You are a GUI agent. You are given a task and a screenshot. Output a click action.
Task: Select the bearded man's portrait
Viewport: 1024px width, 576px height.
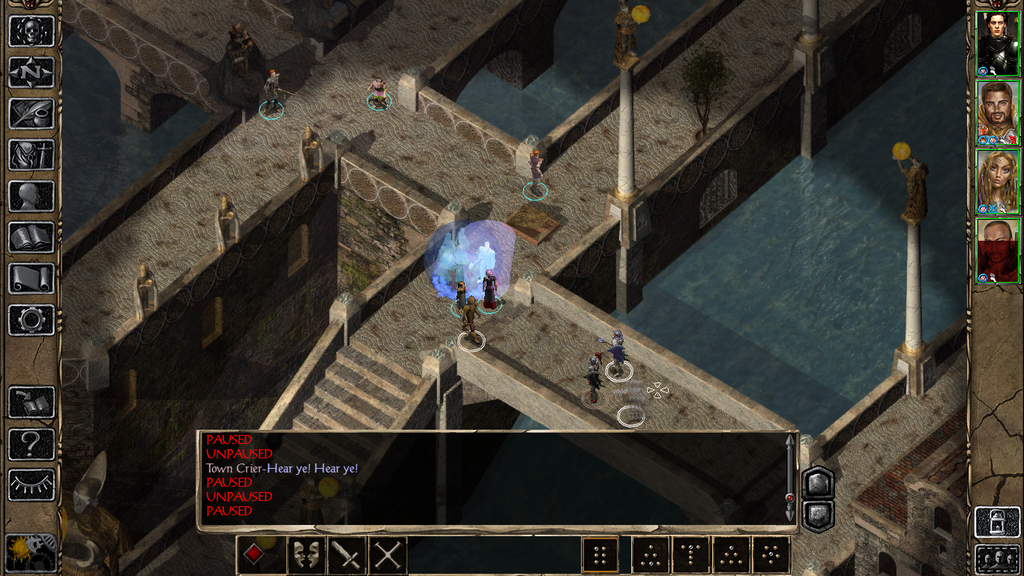[996, 112]
